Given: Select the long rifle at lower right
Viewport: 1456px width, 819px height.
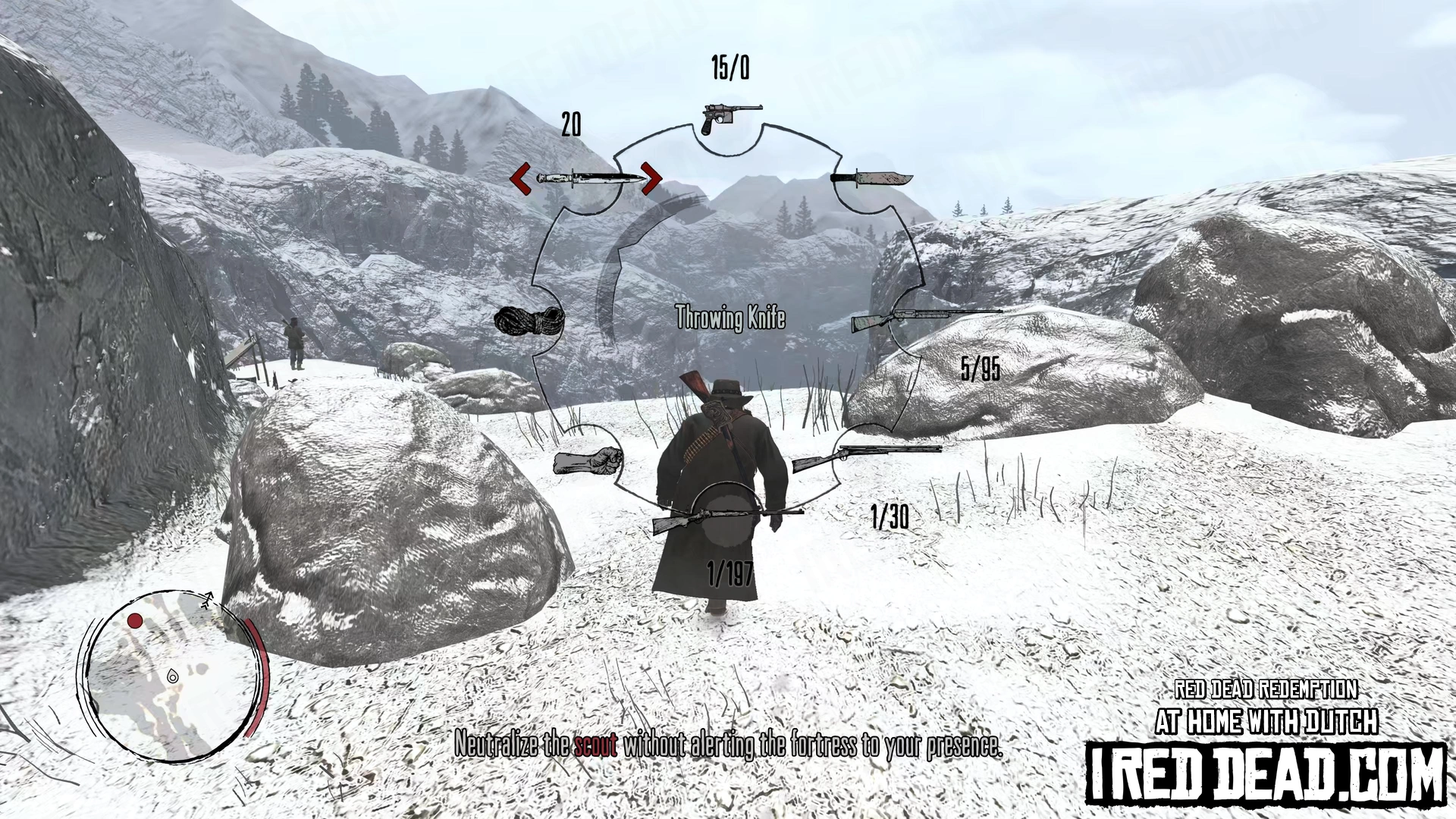Looking at the screenshot, I should point(866,457).
